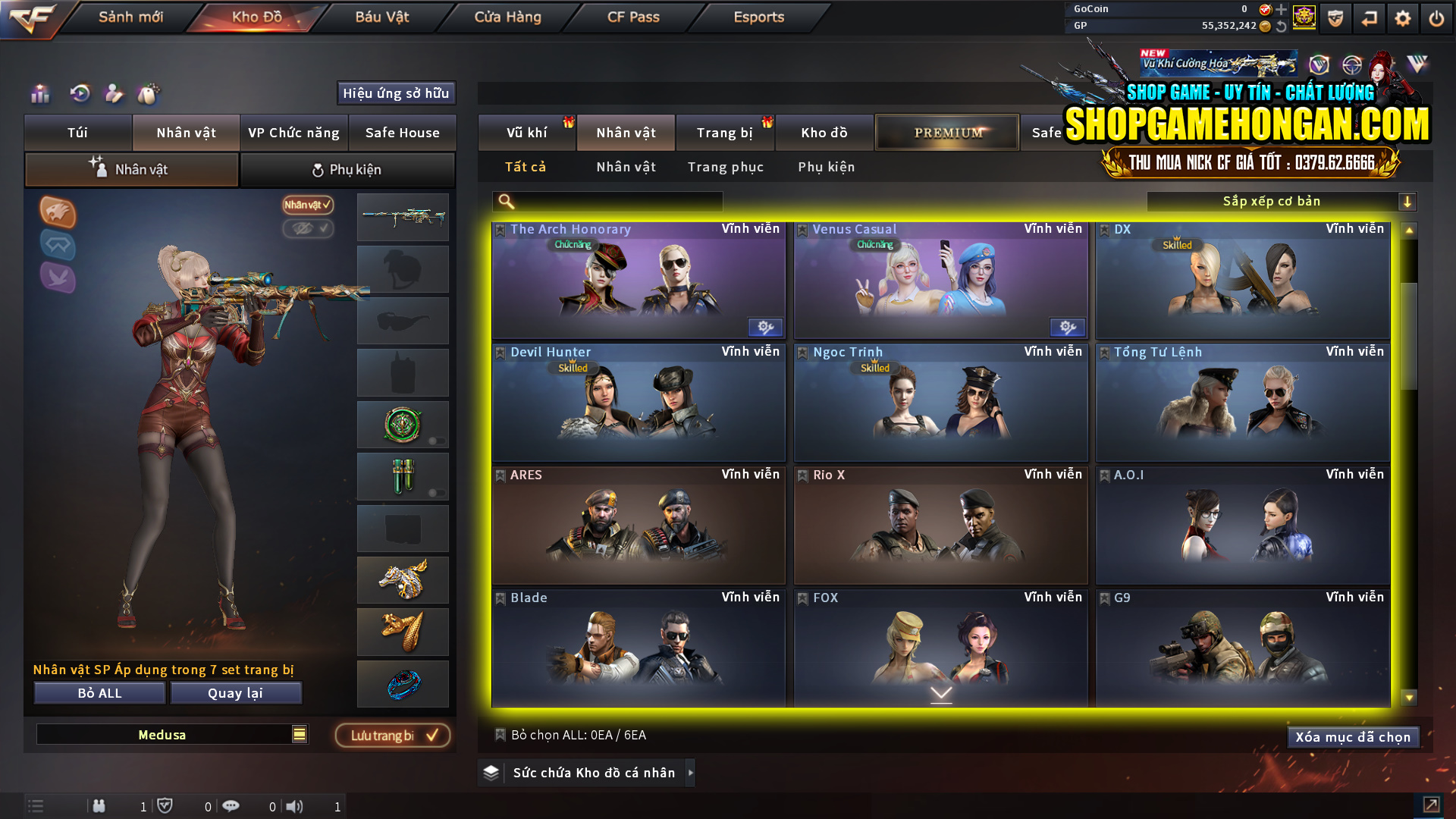Open the PREMIUM tab
The width and height of the screenshot is (1456, 819).
pos(946,132)
